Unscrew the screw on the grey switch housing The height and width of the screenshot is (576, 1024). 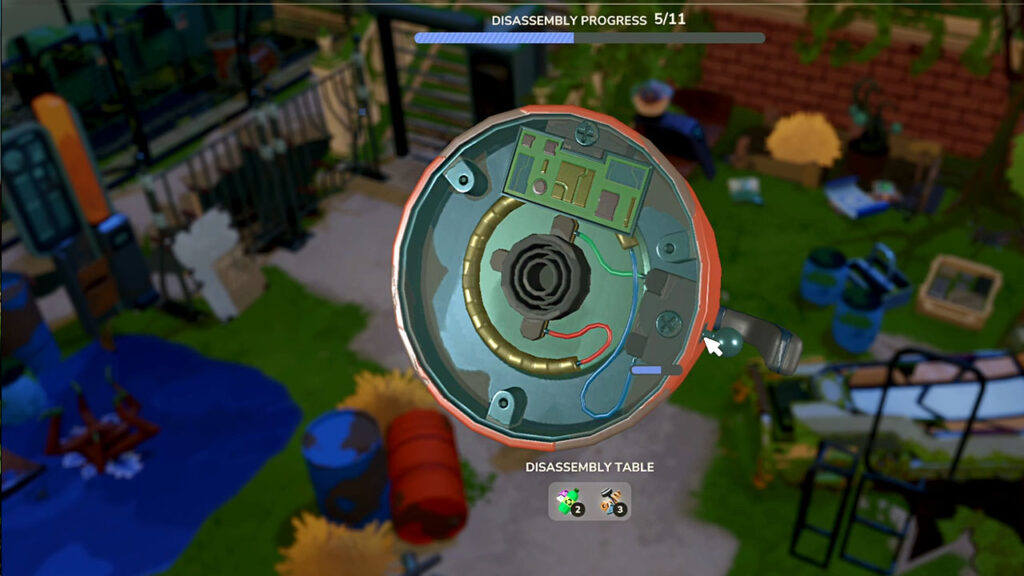[x=668, y=322]
